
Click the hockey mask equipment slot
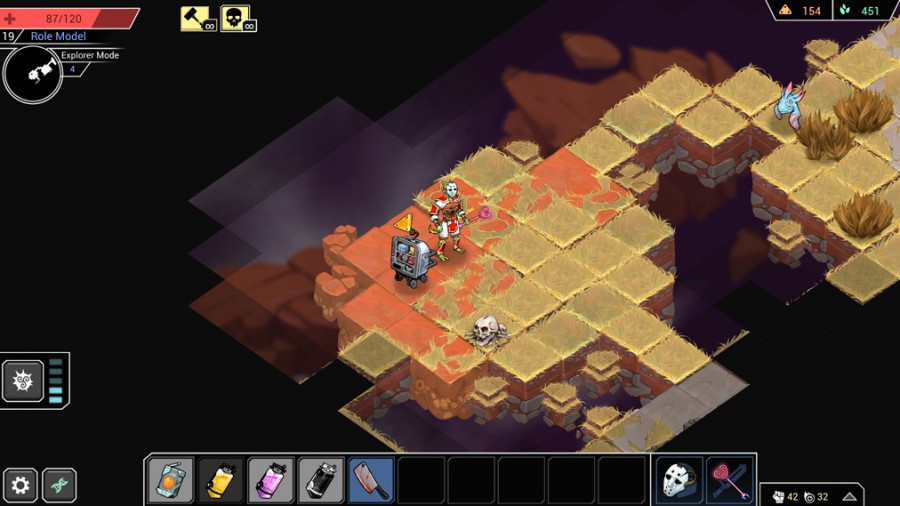tap(680, 481)
